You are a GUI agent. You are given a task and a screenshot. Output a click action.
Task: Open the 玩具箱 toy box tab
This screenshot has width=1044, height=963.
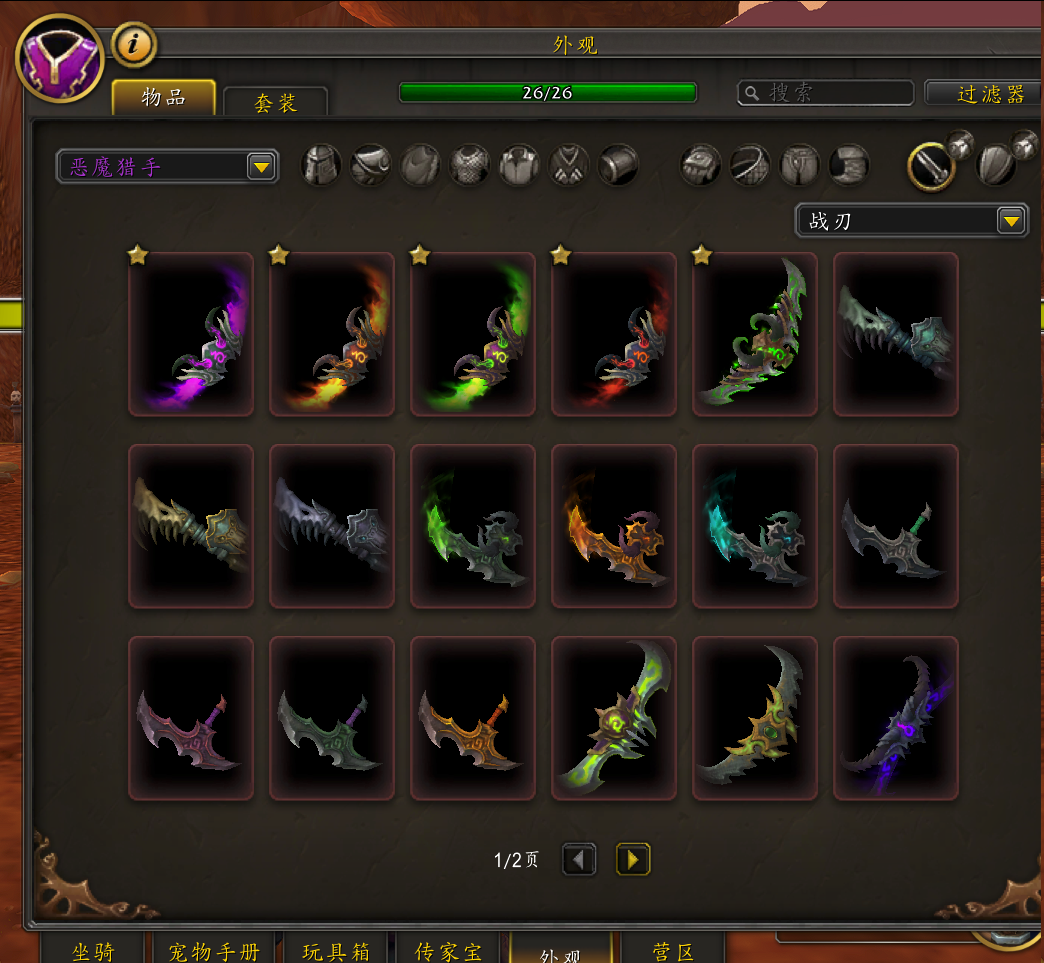pyautogui.click(x=336, y=949)
